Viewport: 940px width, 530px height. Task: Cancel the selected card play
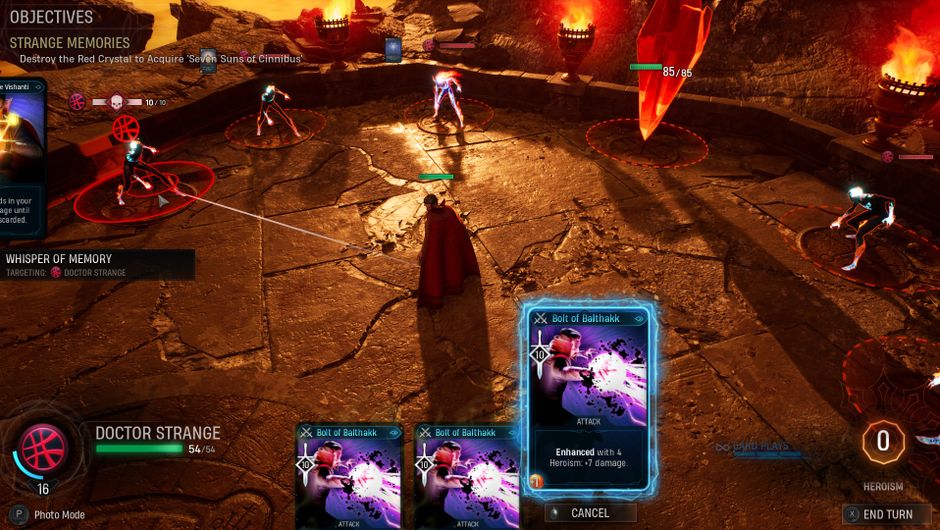click(x=590, y=513)
